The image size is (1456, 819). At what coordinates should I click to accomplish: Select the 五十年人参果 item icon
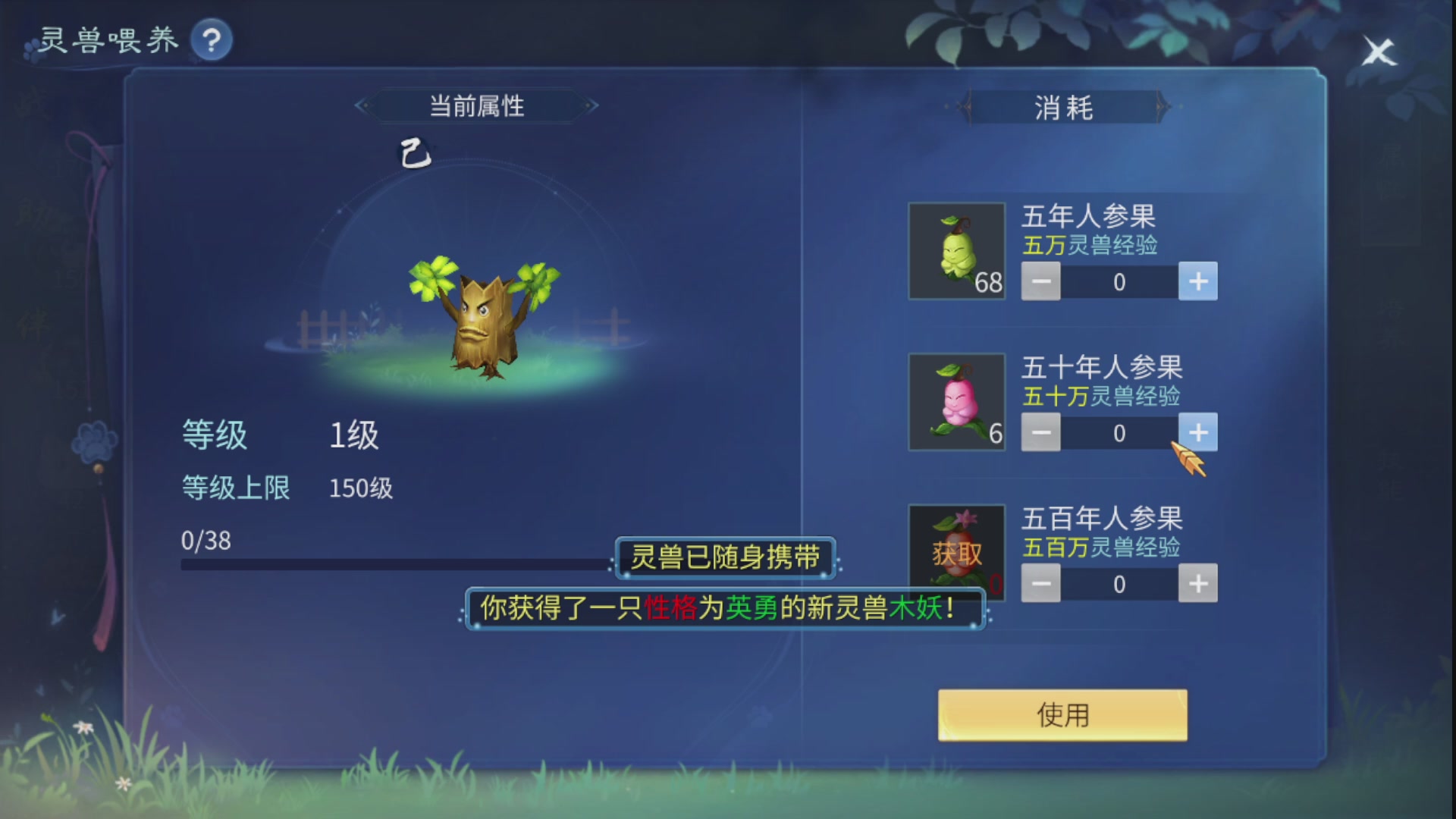(x=956, y=401)
